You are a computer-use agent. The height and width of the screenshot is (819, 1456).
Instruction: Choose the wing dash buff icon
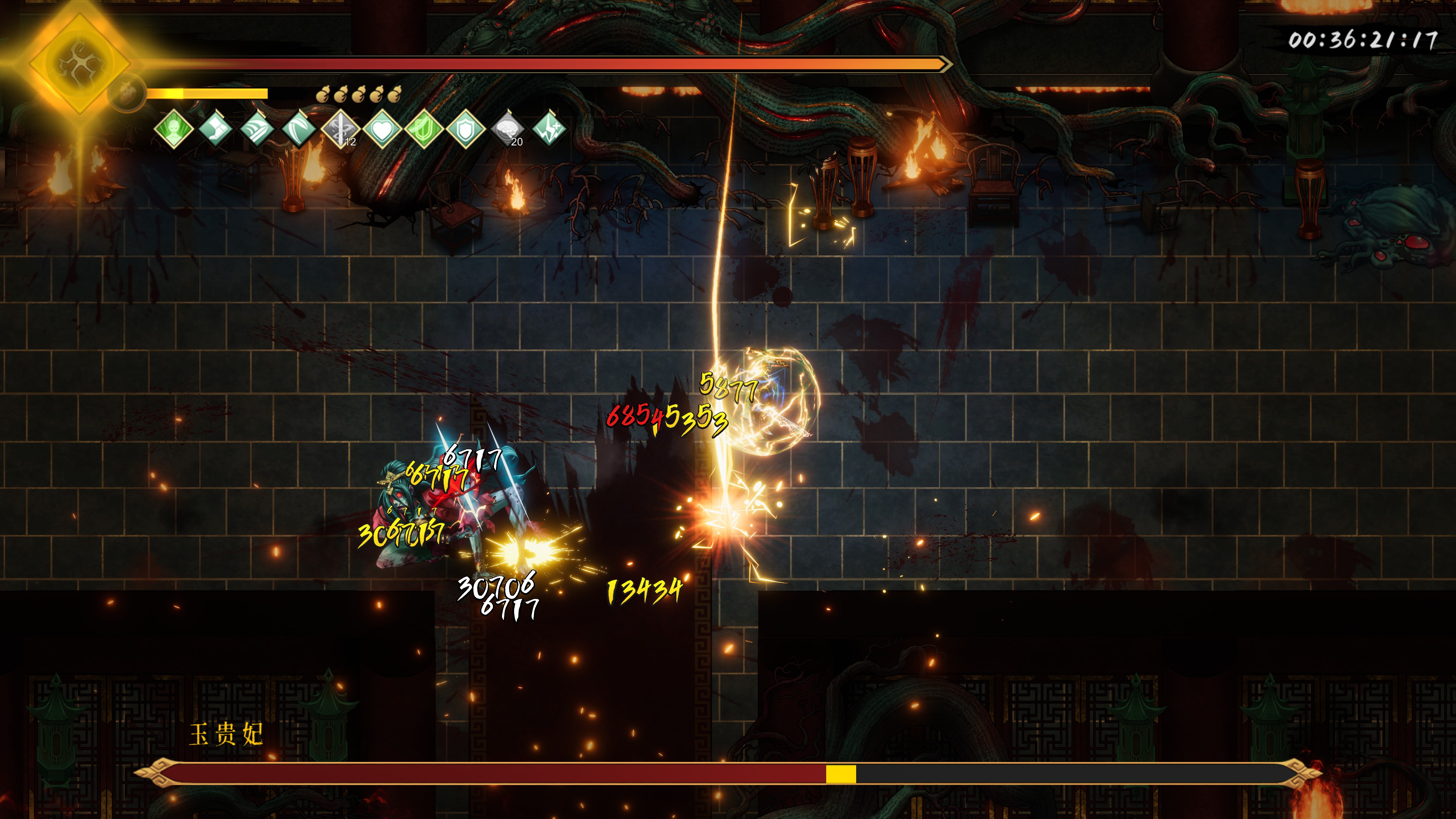257,129
